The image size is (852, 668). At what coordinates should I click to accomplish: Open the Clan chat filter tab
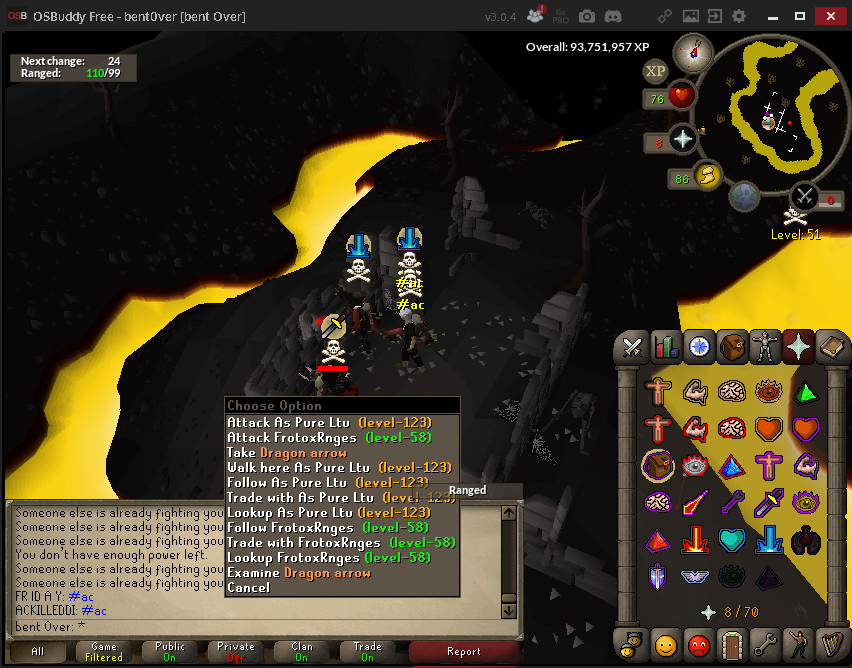302,651
